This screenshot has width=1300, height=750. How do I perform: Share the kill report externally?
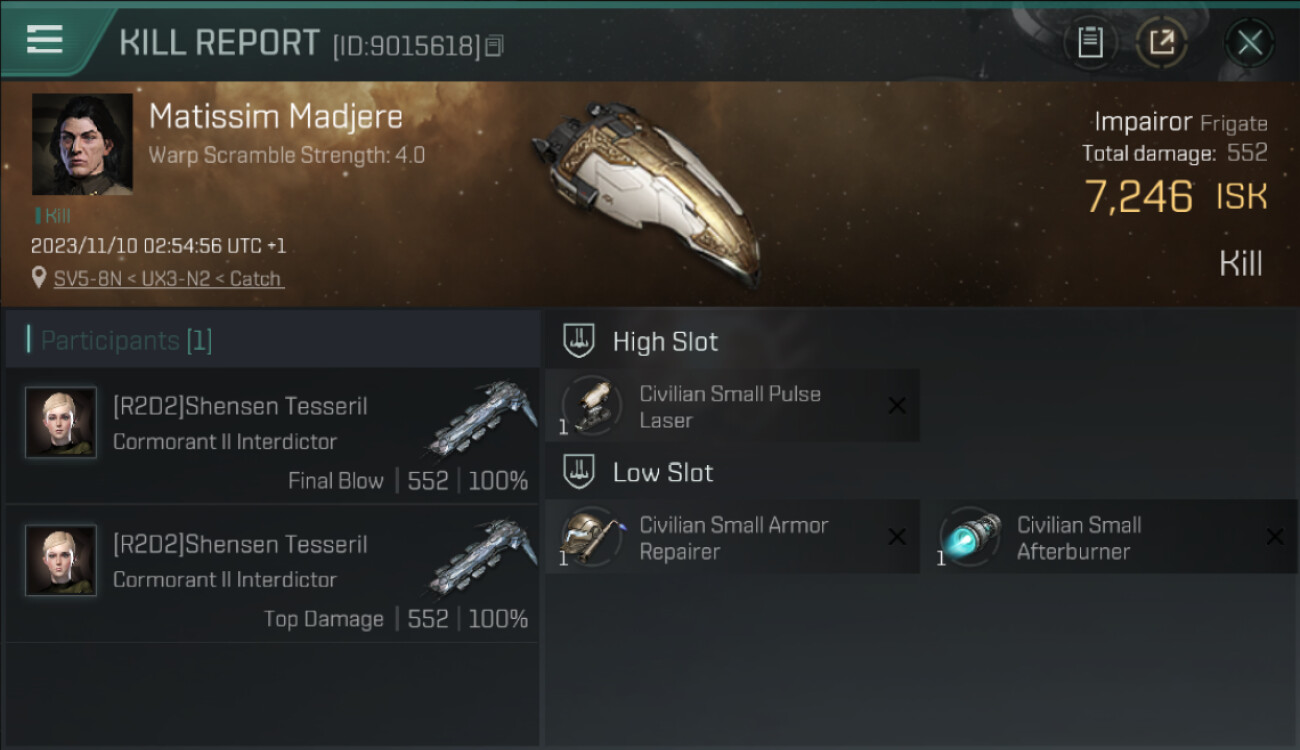coord(1161,42)
